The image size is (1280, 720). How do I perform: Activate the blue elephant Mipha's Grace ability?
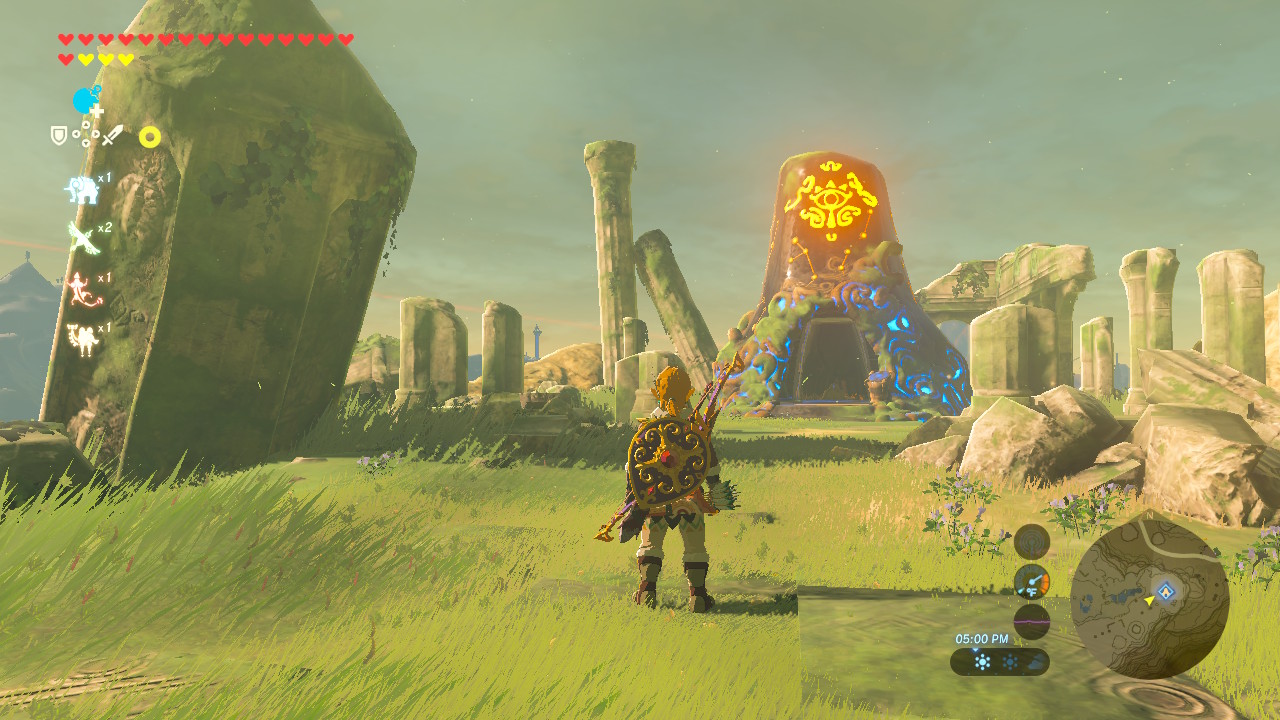(x=82, y=189)
